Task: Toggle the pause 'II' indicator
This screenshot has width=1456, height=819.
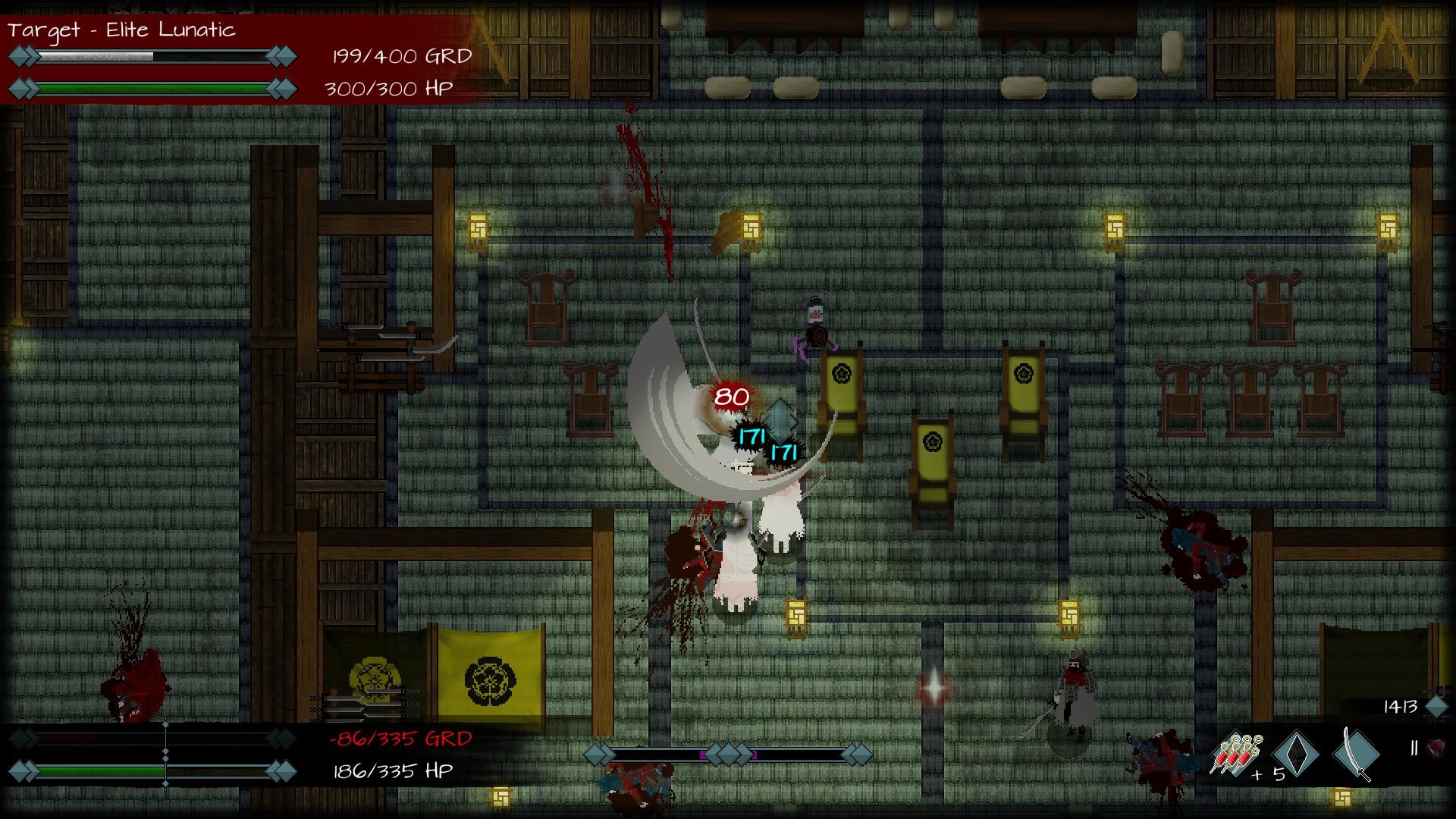Action: tap(1414, 747)
